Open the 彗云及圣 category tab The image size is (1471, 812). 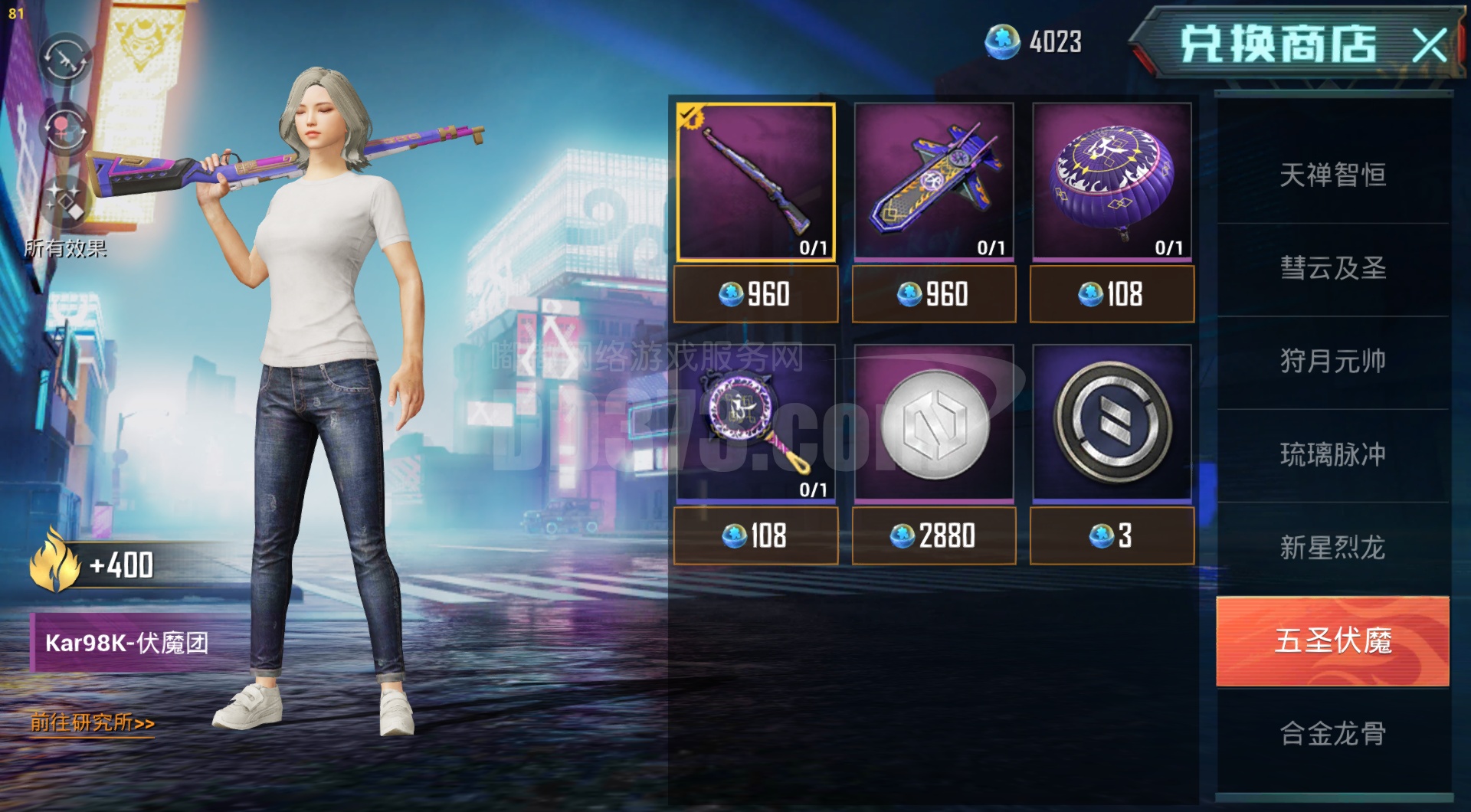tap(1332, 268)
